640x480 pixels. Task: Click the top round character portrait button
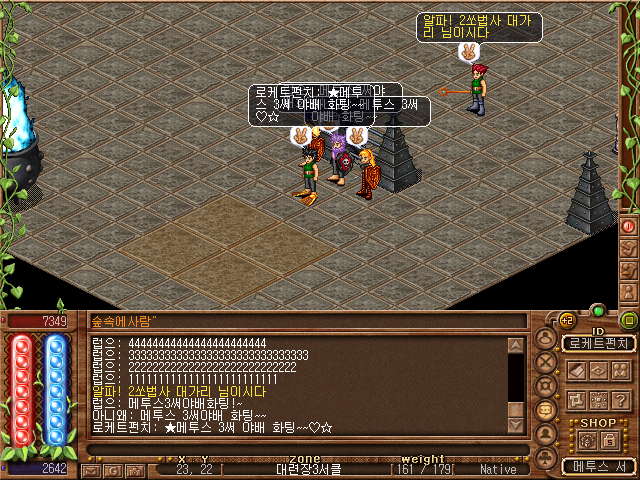pyautogui.click(x=545, y=339)
